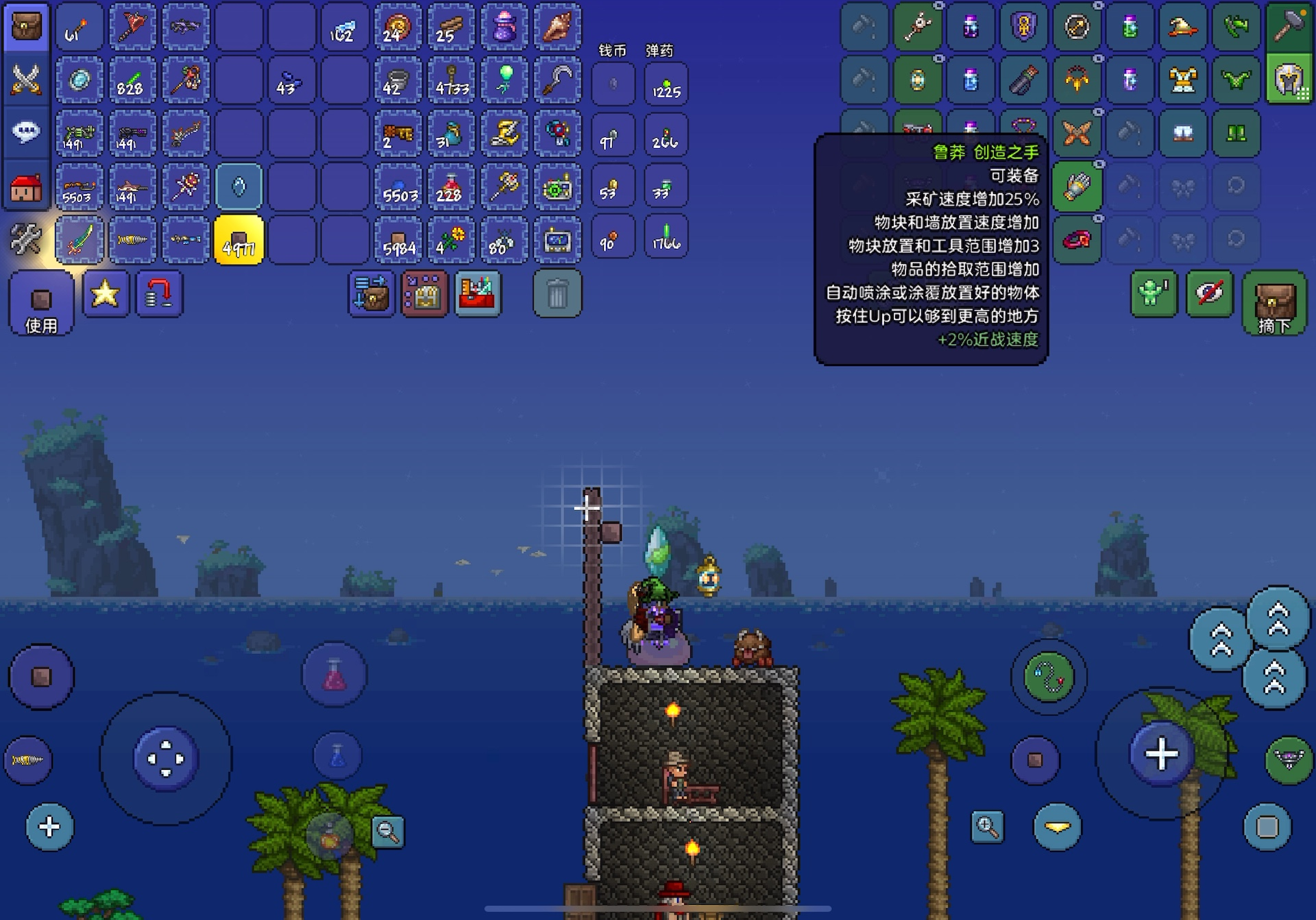Image resolution: width=1316 pixels, height=920 pixels.
Task: Toggle favorite with the star button
Action: click(x=106, y=294)
